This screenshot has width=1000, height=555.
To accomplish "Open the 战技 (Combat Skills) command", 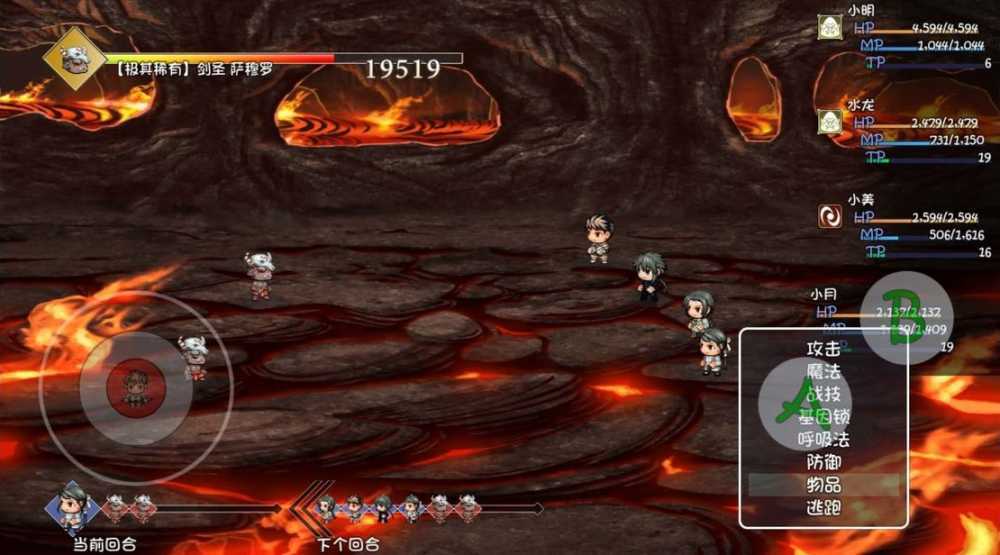I will 823,394.
